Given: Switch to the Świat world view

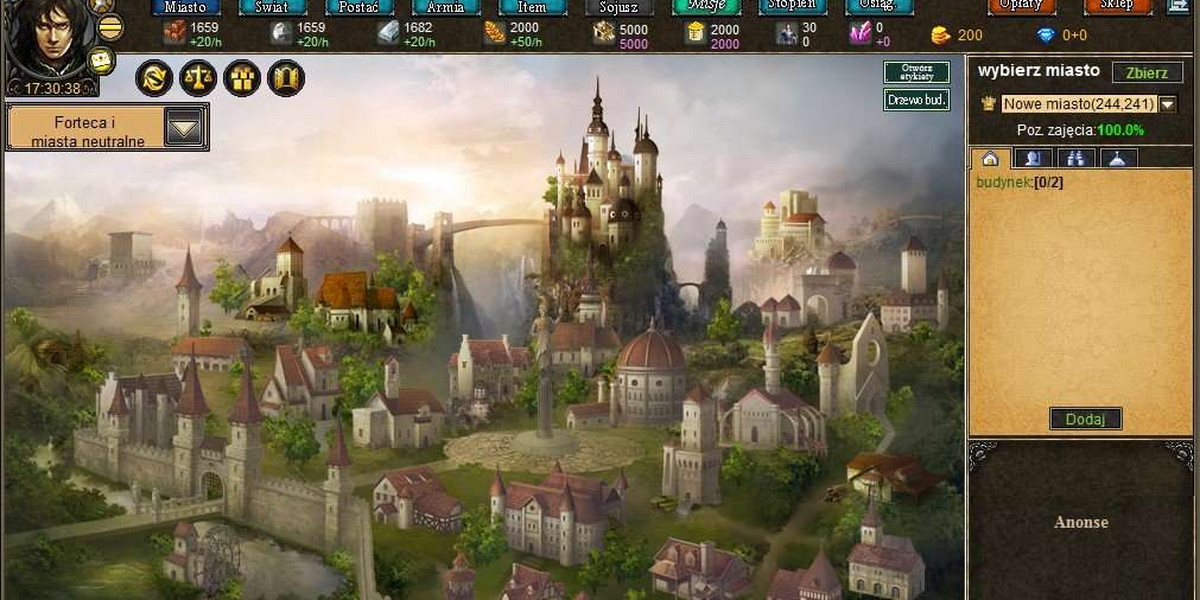Looking at the screenshot, I should 271,7.
